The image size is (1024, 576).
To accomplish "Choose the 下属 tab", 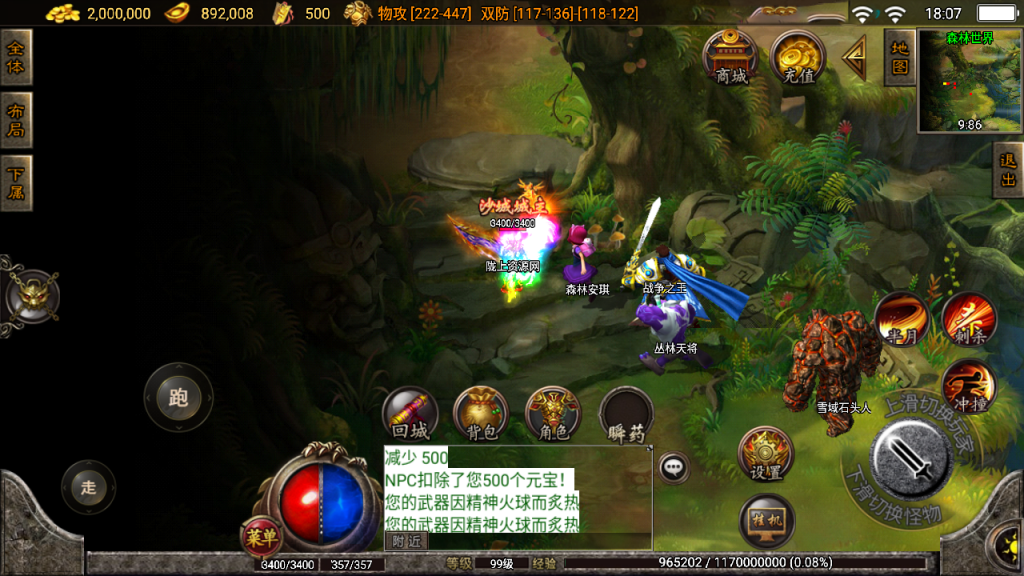I will click(x=16, y=183).
